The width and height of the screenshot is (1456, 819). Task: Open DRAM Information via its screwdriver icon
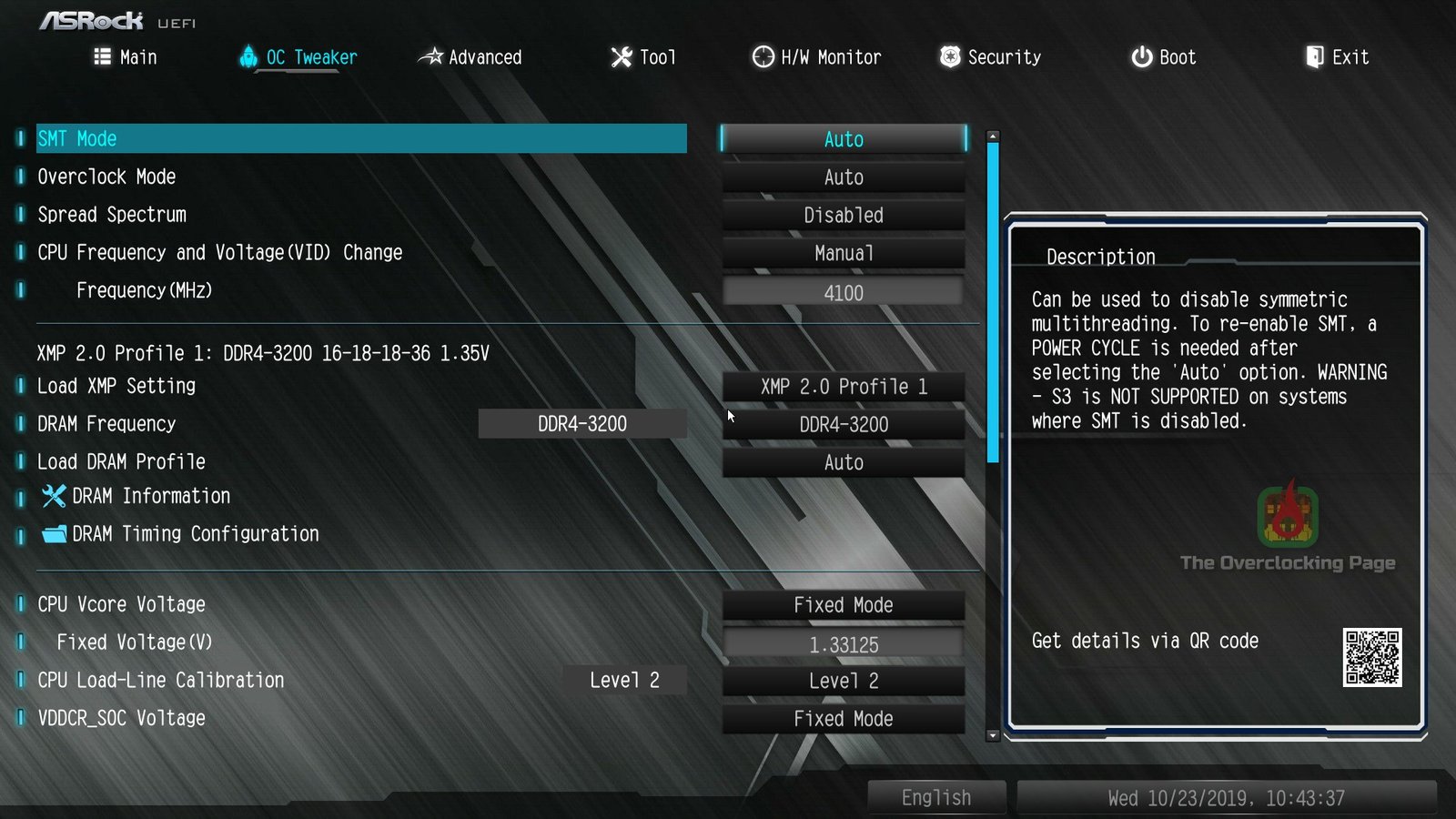[53, 496]
